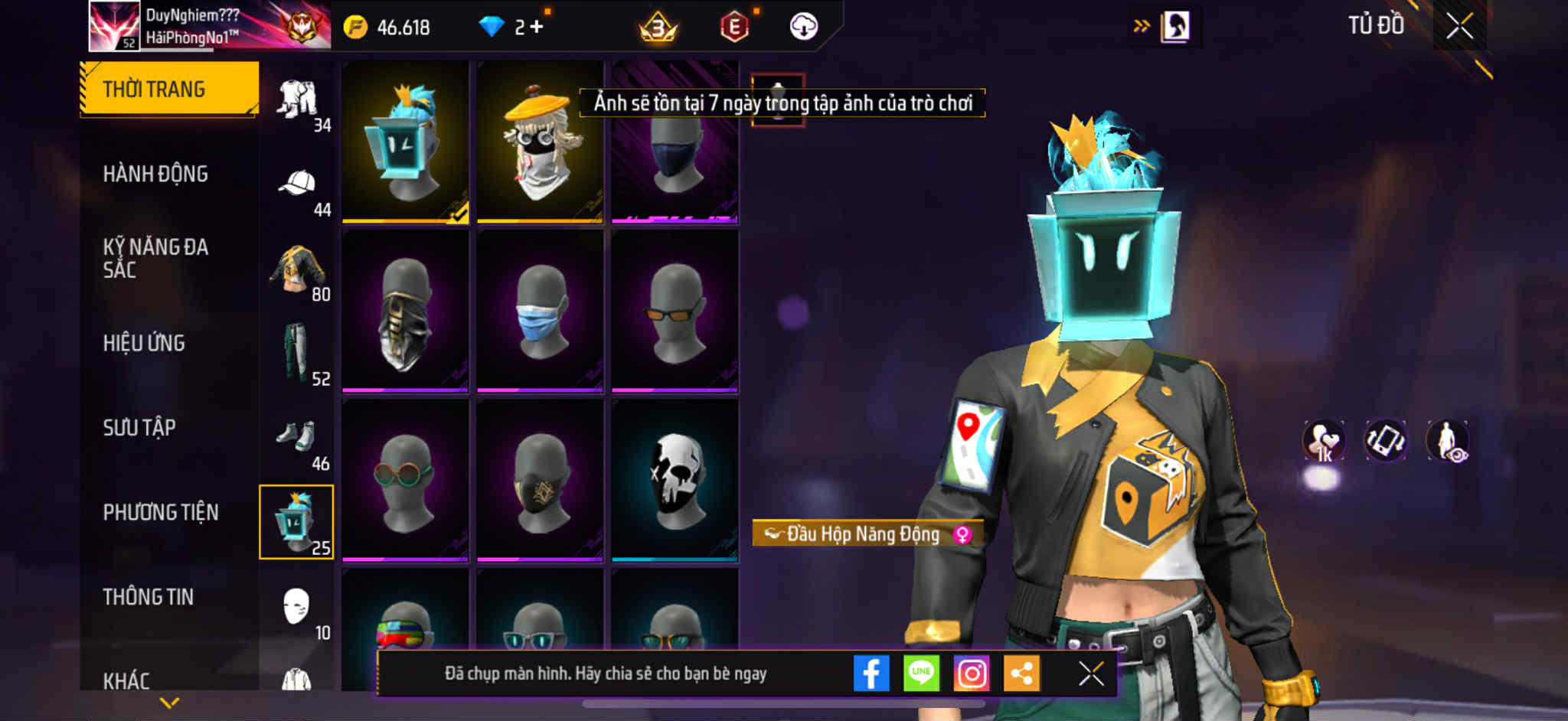Select the HIỆU ỨNG category
Image resolution: width=1568 pixels, height=721 pixels.
tap(144, 343)
